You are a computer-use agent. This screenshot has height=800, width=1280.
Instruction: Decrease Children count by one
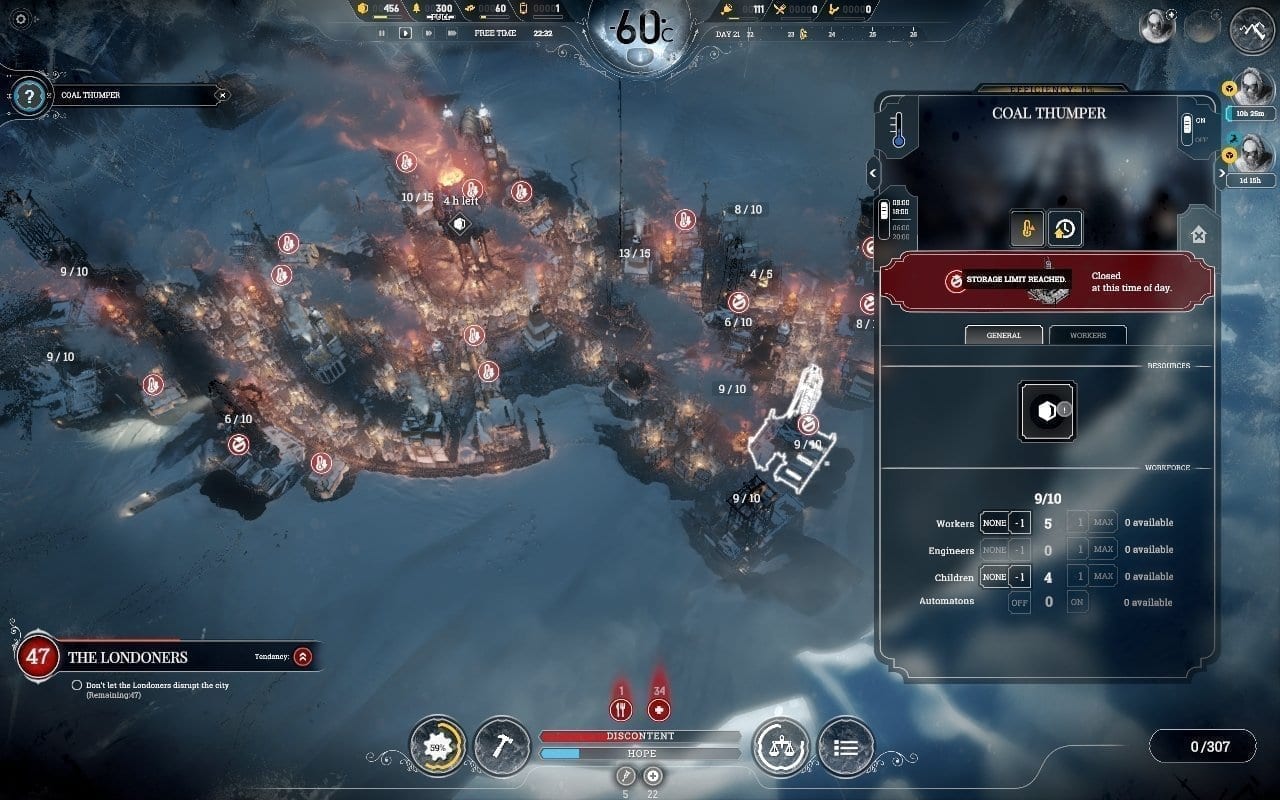point(1019,577)
